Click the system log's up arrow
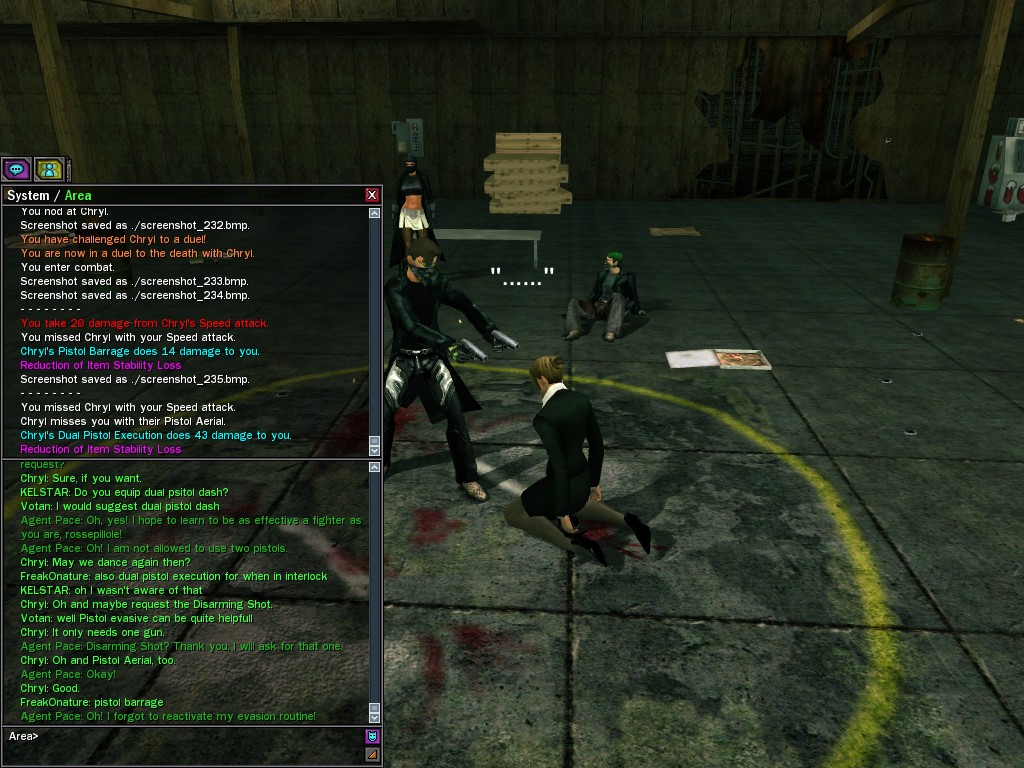 pyautogui.click(x=375, y=213)
